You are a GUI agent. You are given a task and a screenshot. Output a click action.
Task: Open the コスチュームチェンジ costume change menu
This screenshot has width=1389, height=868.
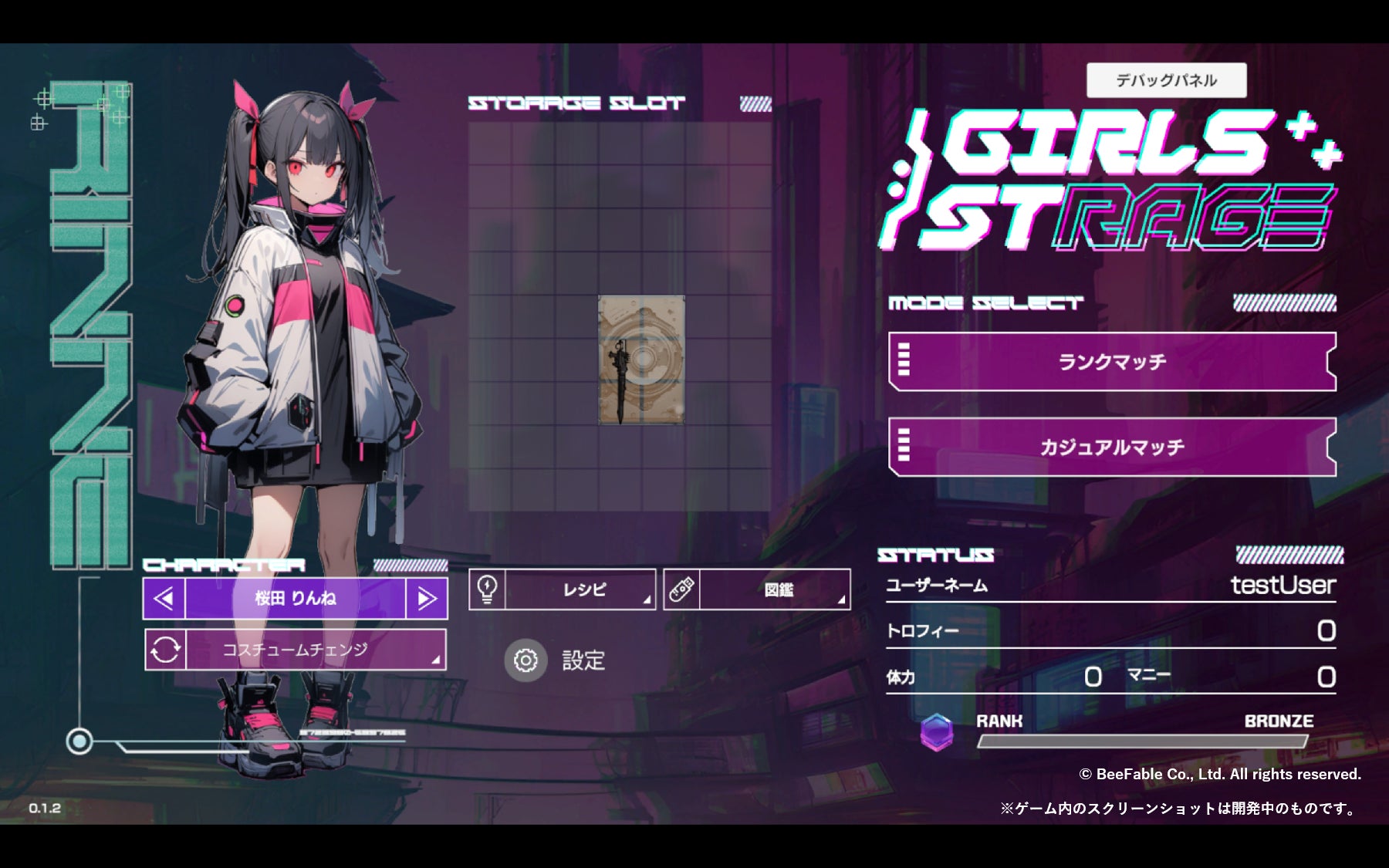[x=296, y=650]
